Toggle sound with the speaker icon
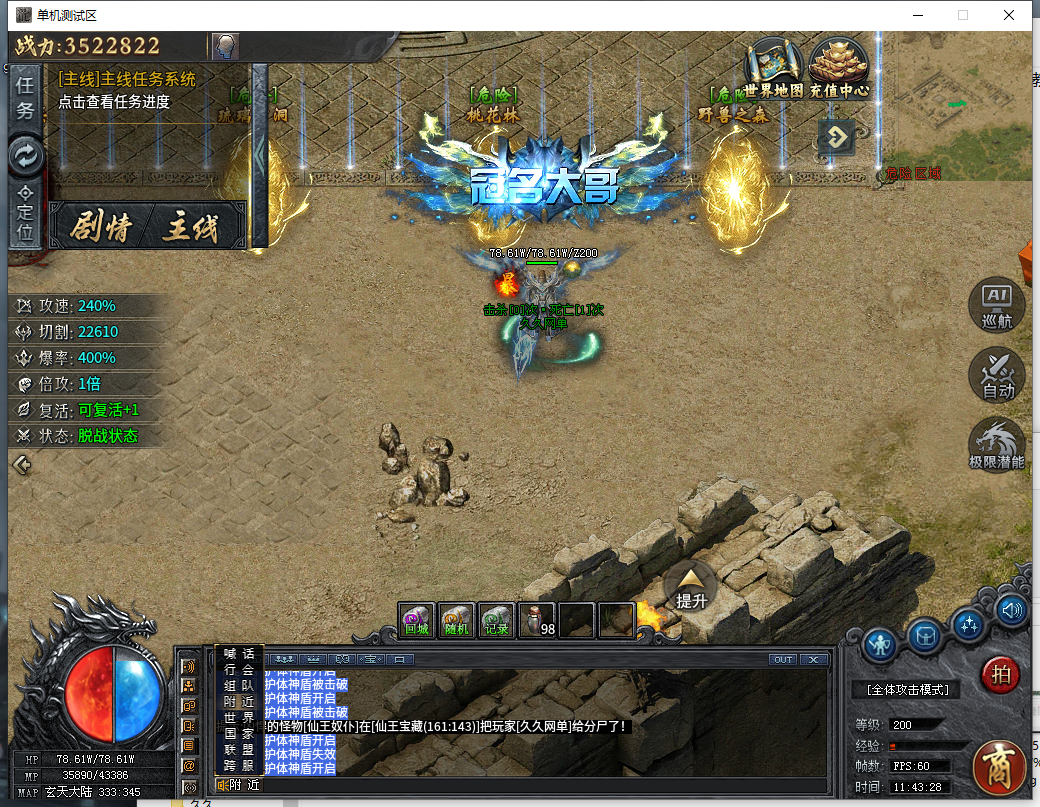This screenshot has height=807, width=1040. click(x=1012, y=609)
